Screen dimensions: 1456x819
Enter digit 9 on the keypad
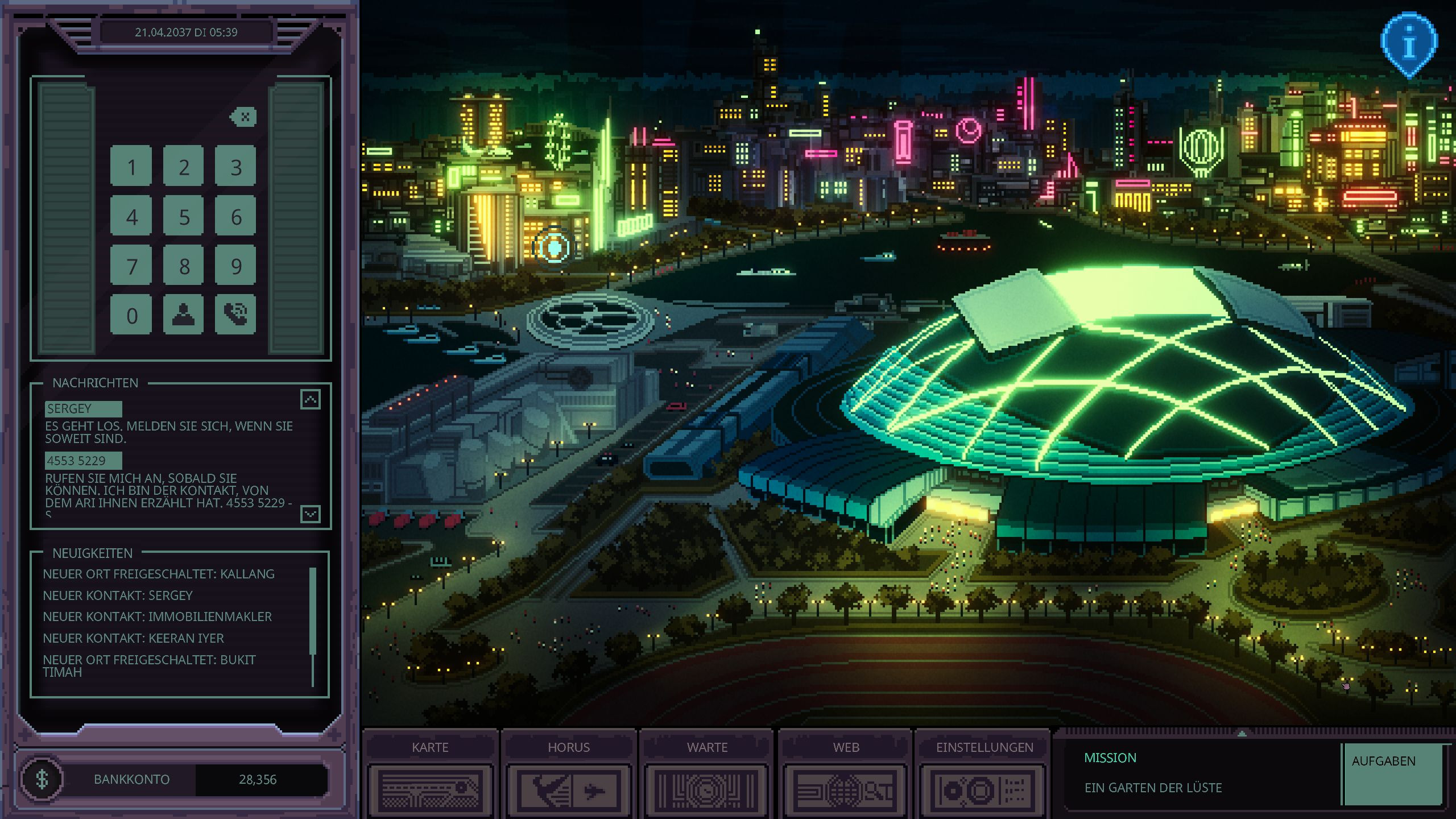tap(235, 266)
